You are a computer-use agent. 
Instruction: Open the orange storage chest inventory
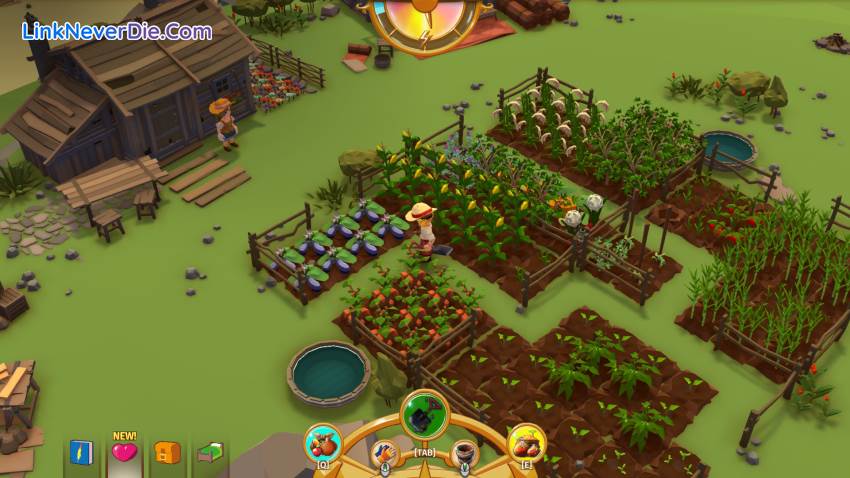167,453
